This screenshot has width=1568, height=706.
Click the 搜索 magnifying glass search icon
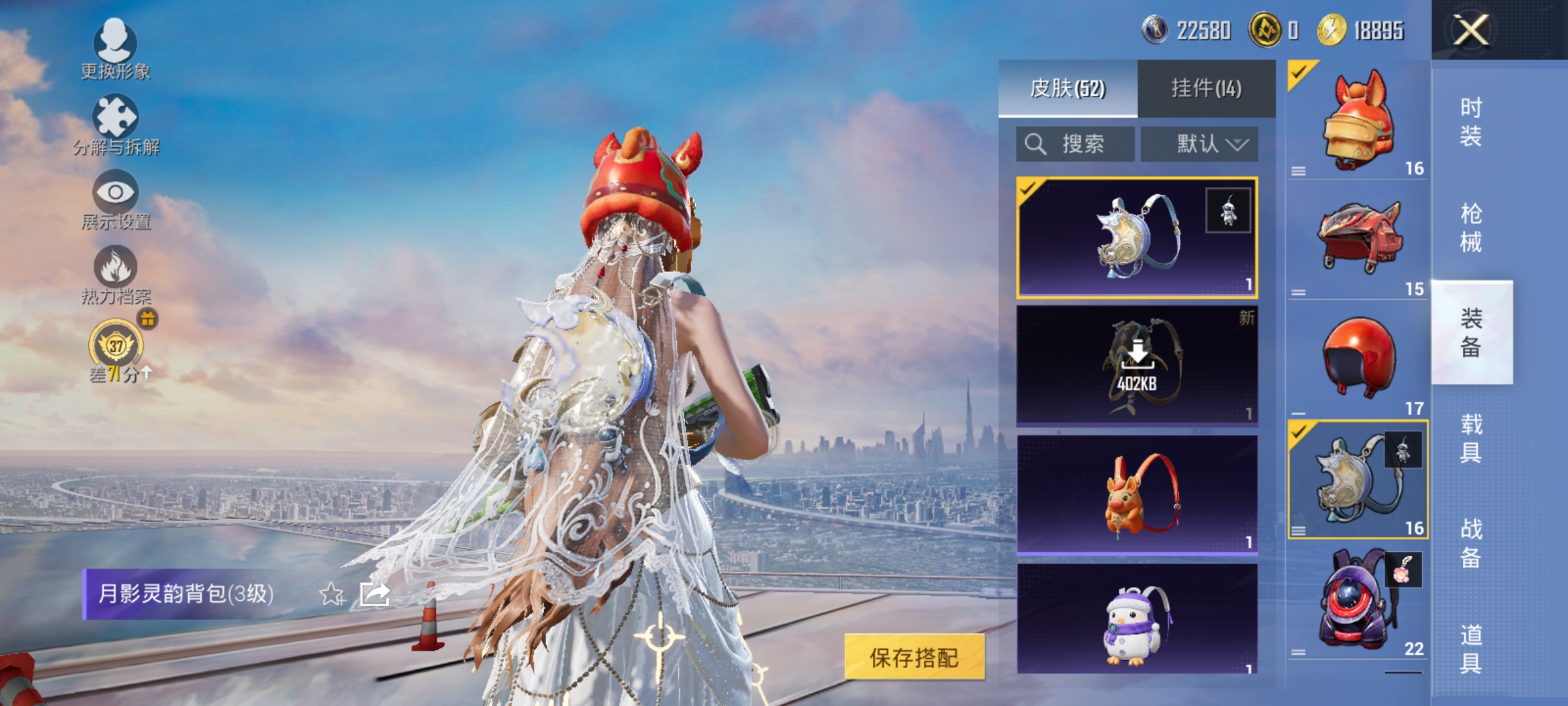click(x=1036, y=144)
